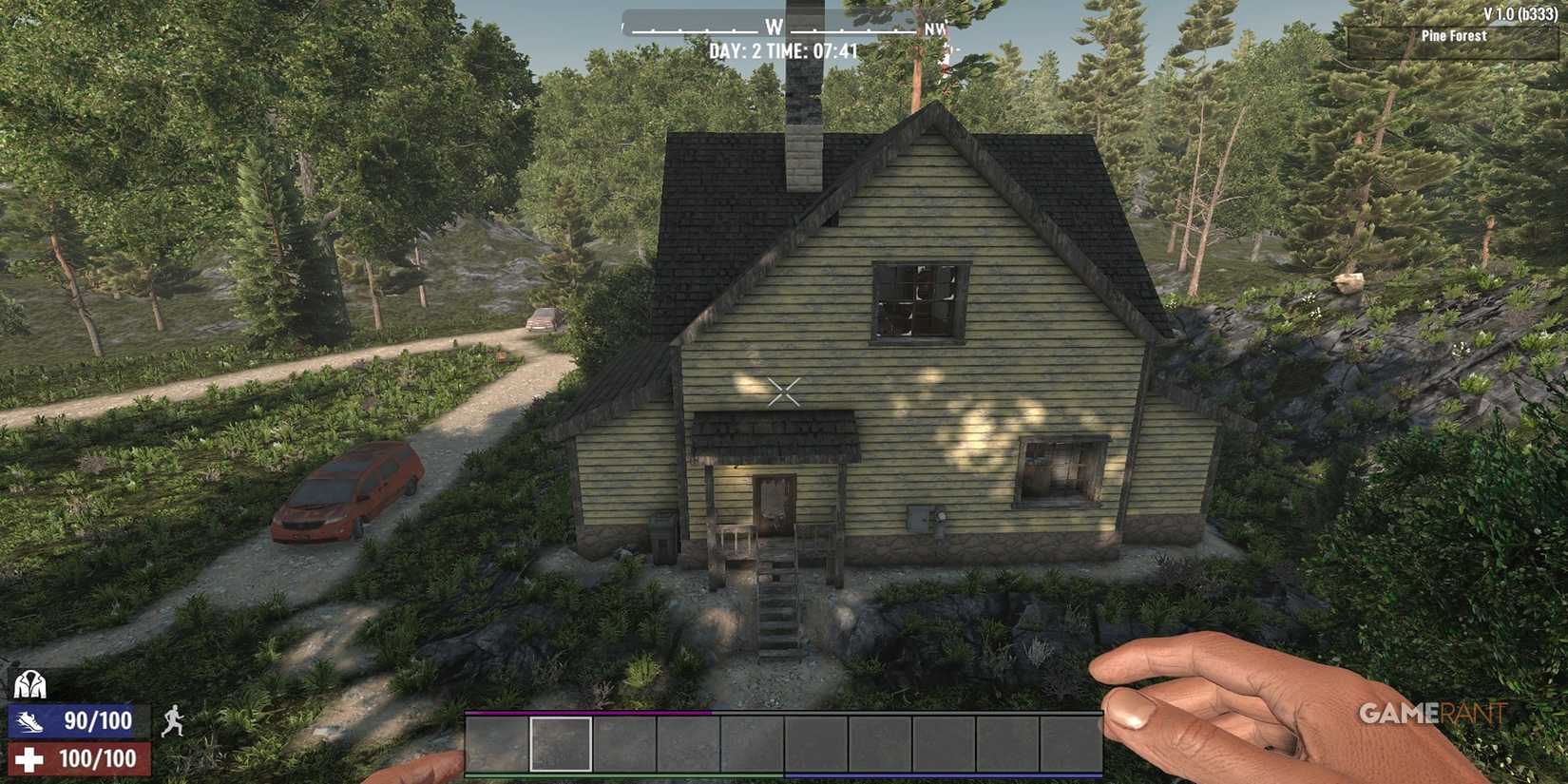Click the red health cross icon
Screen dimensions: 1568x784
click(x=28, y=758)
